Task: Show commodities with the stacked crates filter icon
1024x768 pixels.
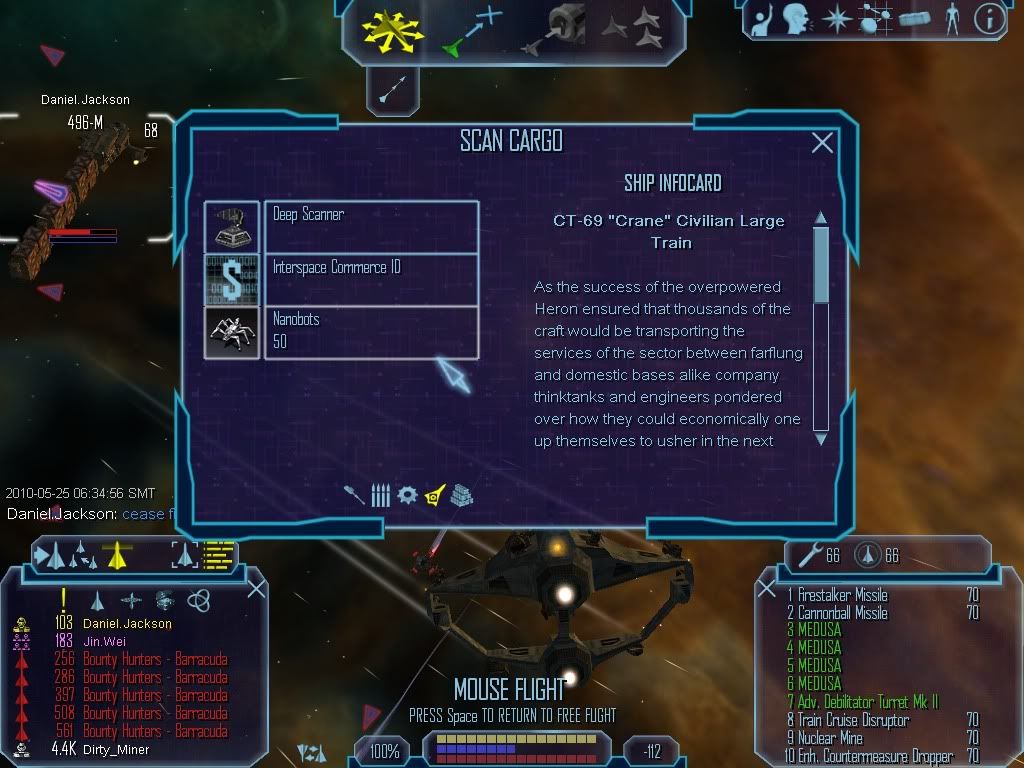Action: (461, 495)
